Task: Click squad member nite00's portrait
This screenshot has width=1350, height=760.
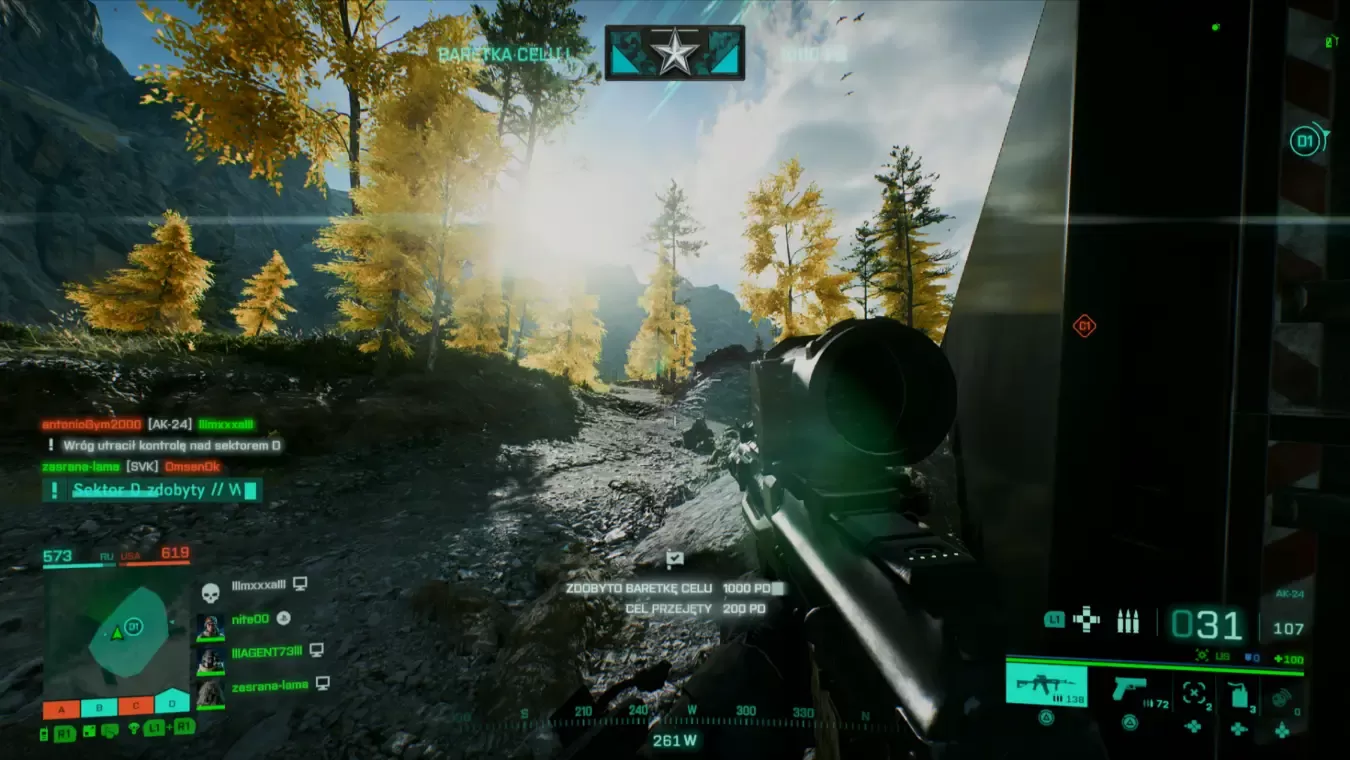Action: coord(210,626)
